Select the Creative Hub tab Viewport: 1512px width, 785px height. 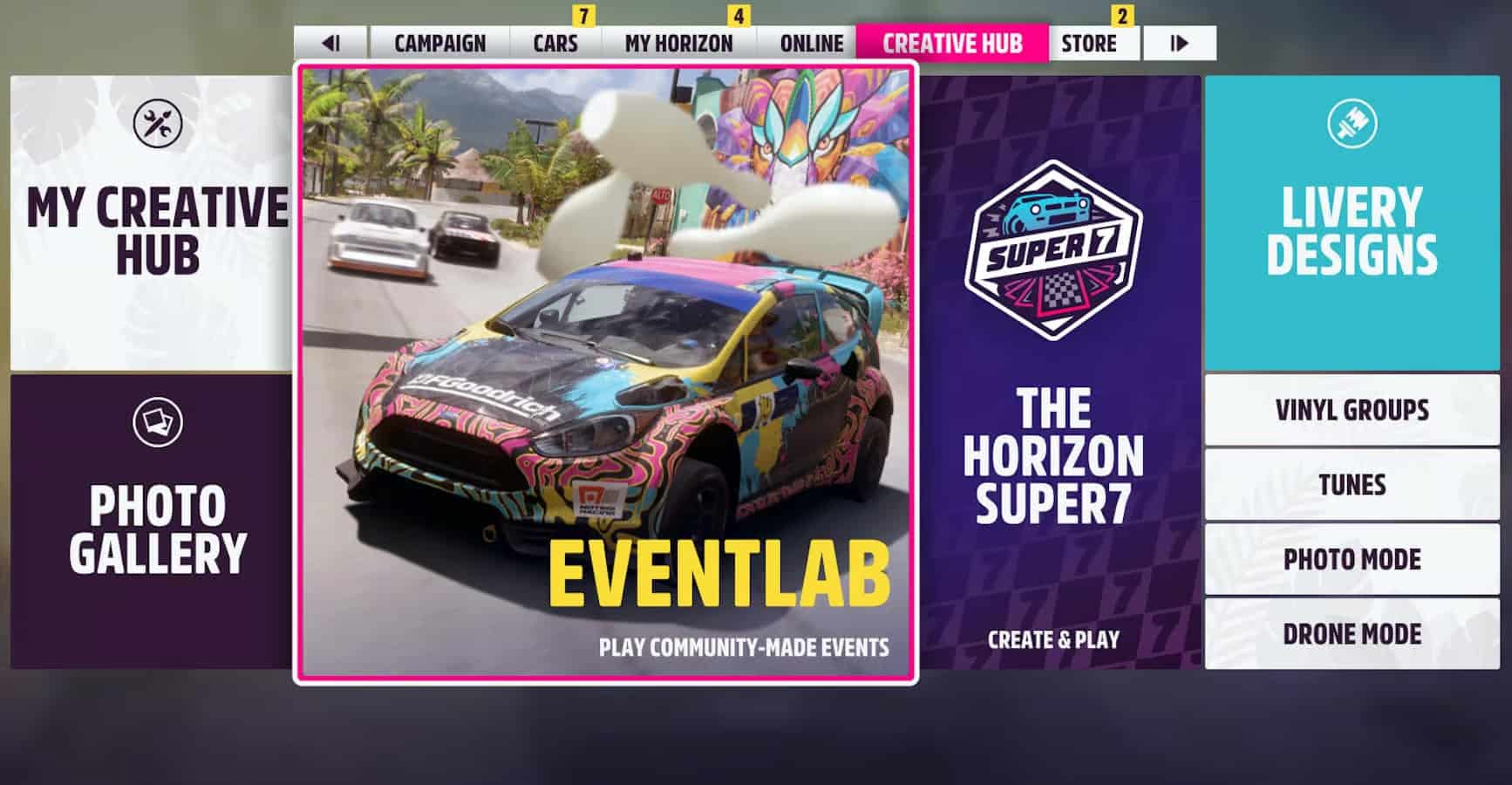[x=952, y=44]
